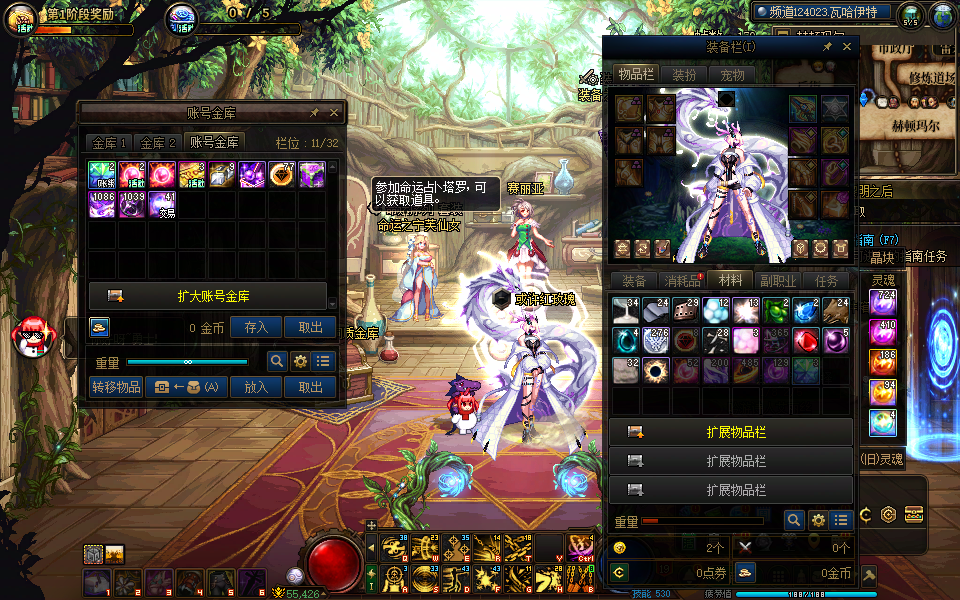The height and width of the screenshot is (600, 960).
Task: Select the red gem material slot
Action: (806, 340)
